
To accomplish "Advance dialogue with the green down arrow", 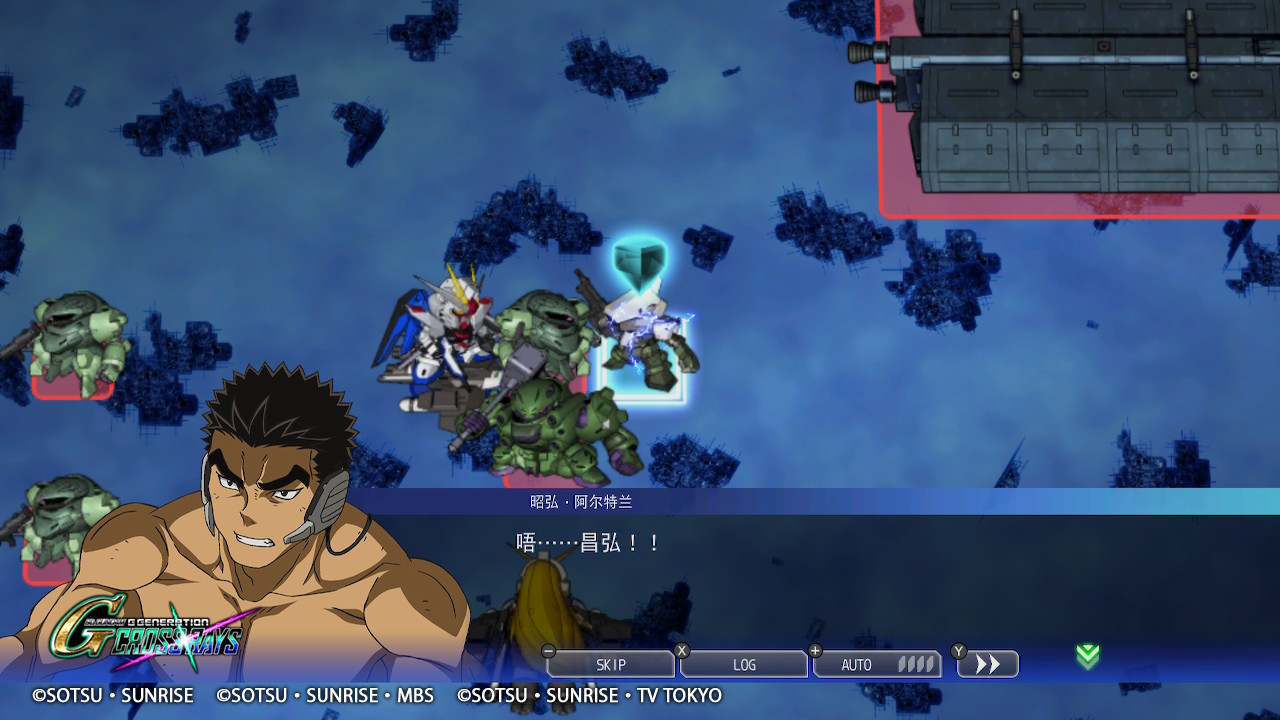I will pyautogui.click(x=1087, y=656).
